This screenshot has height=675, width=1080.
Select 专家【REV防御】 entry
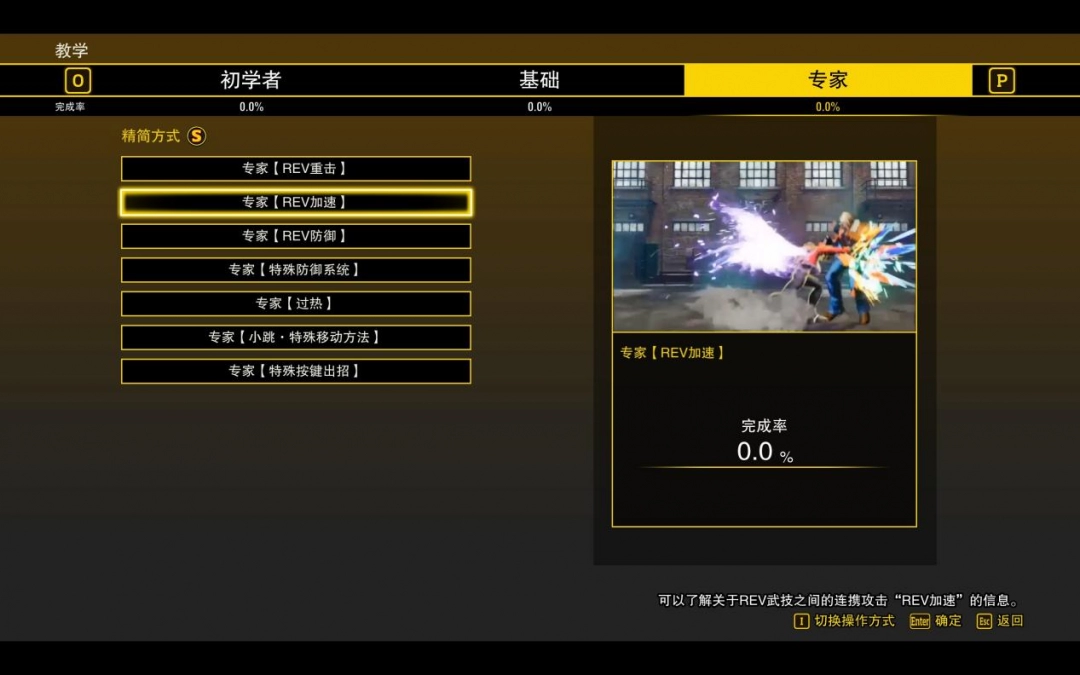tap(296, 236)
